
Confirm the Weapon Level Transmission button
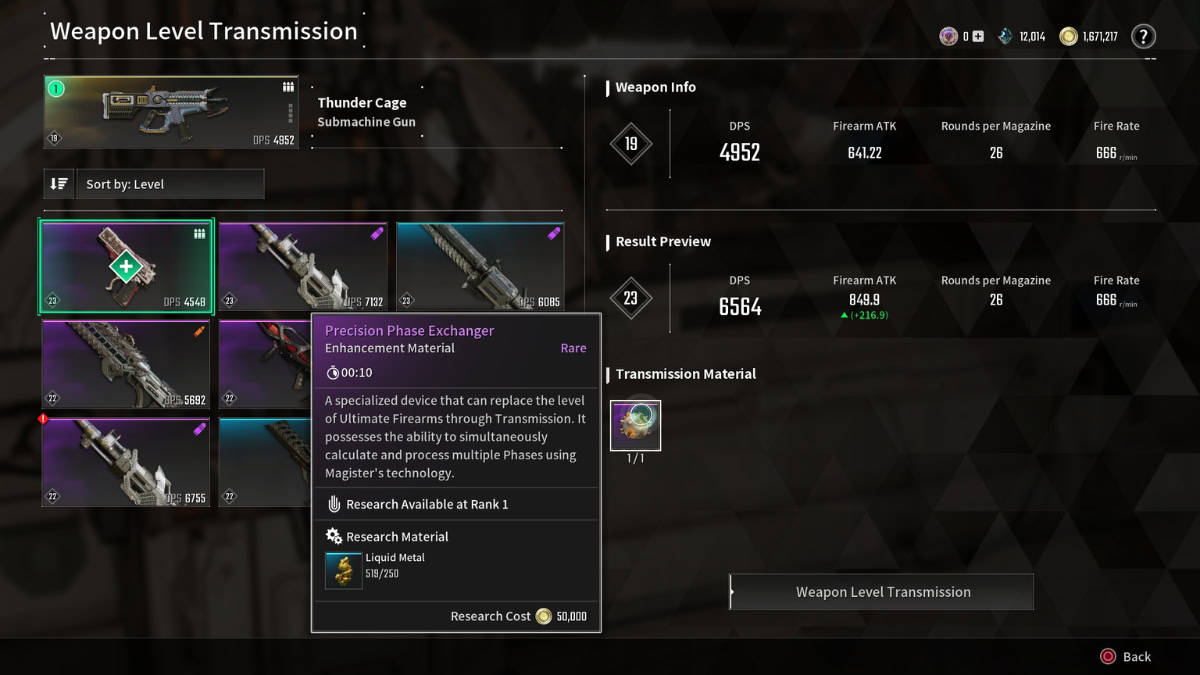(882, 592)
